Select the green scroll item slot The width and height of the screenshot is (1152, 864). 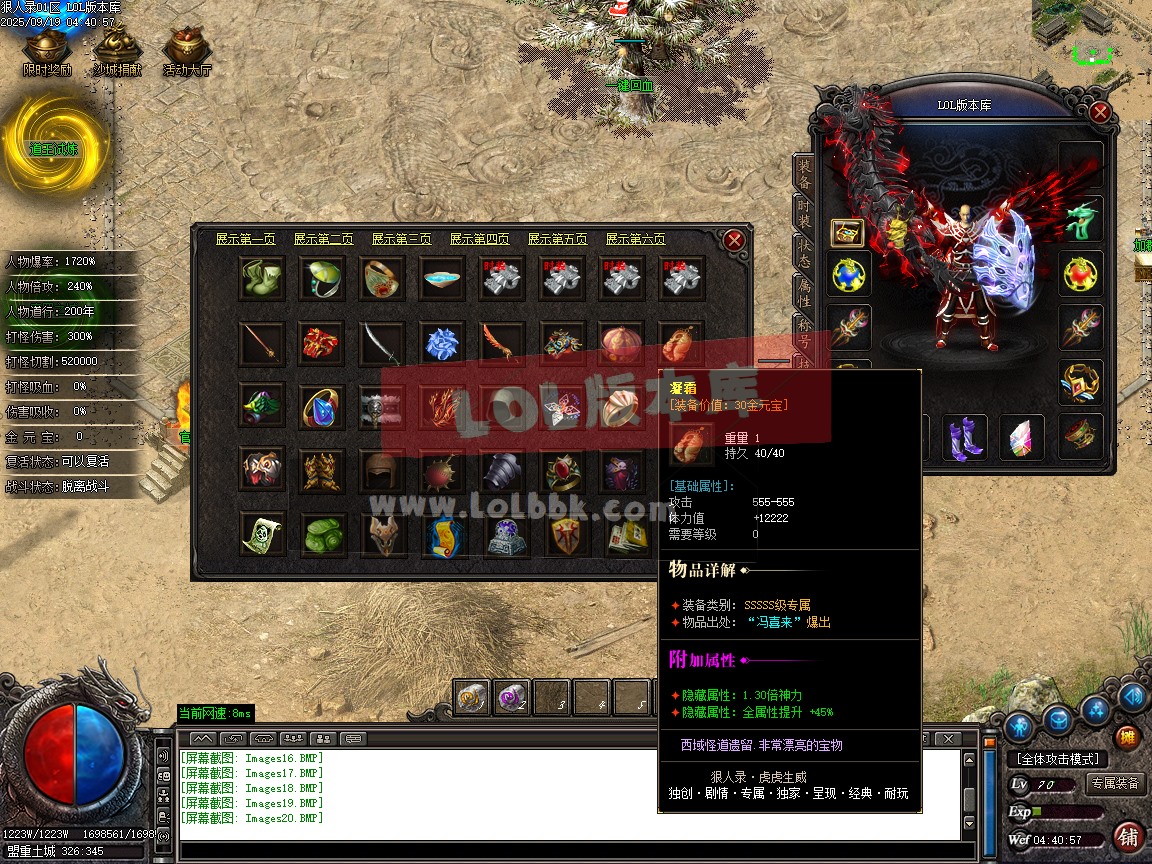262,534
